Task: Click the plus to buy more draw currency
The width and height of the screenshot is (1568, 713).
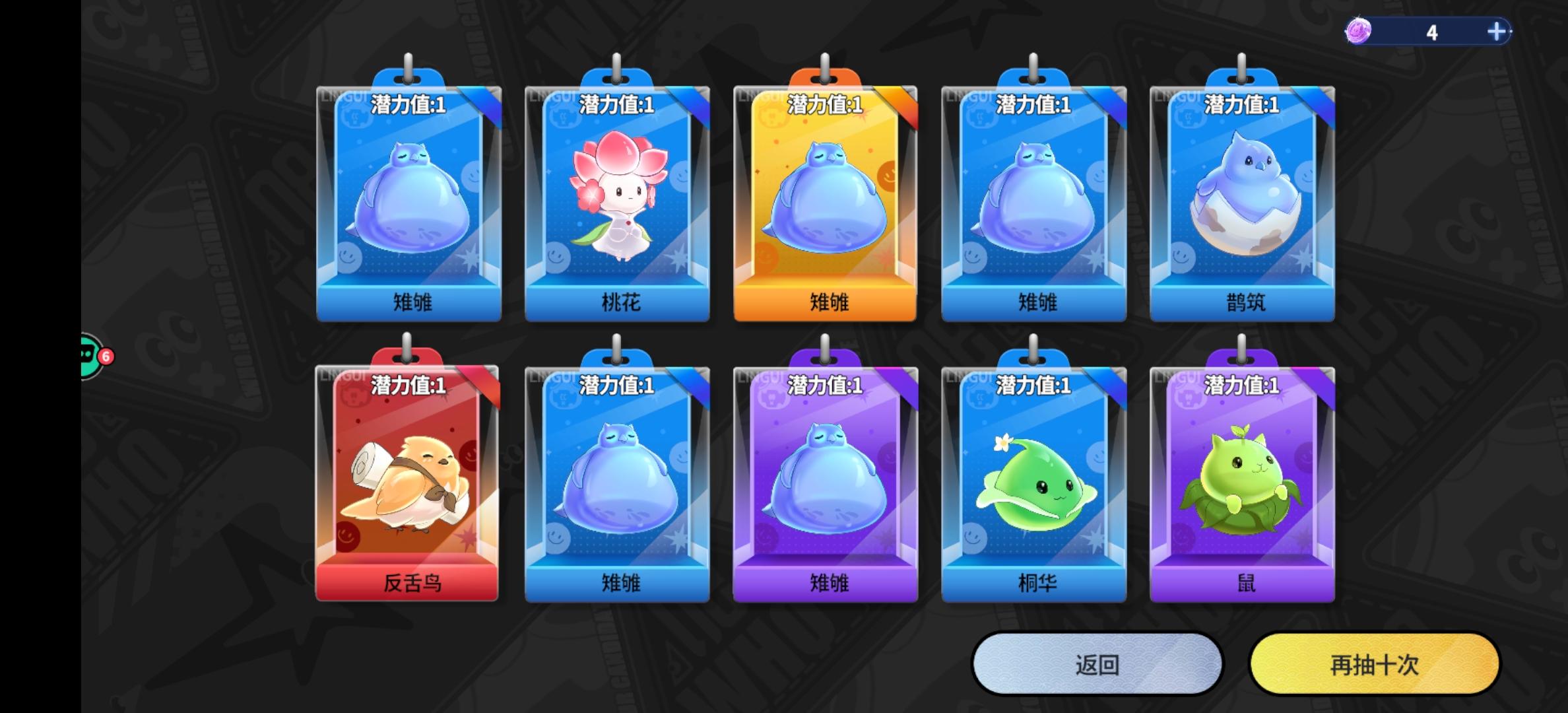Action: pos(1496,30)
